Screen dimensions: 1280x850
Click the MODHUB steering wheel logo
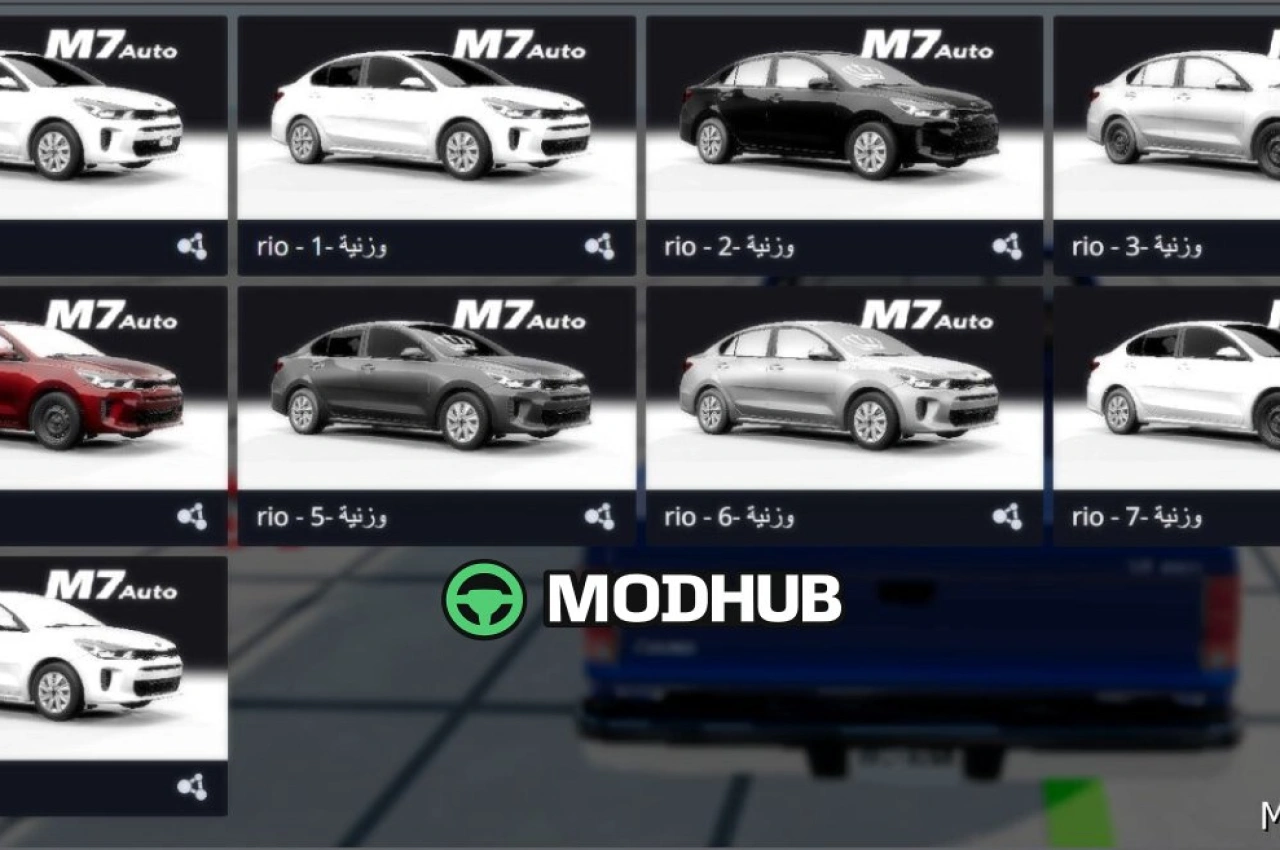pyautogui.click(x=484, y=599)
